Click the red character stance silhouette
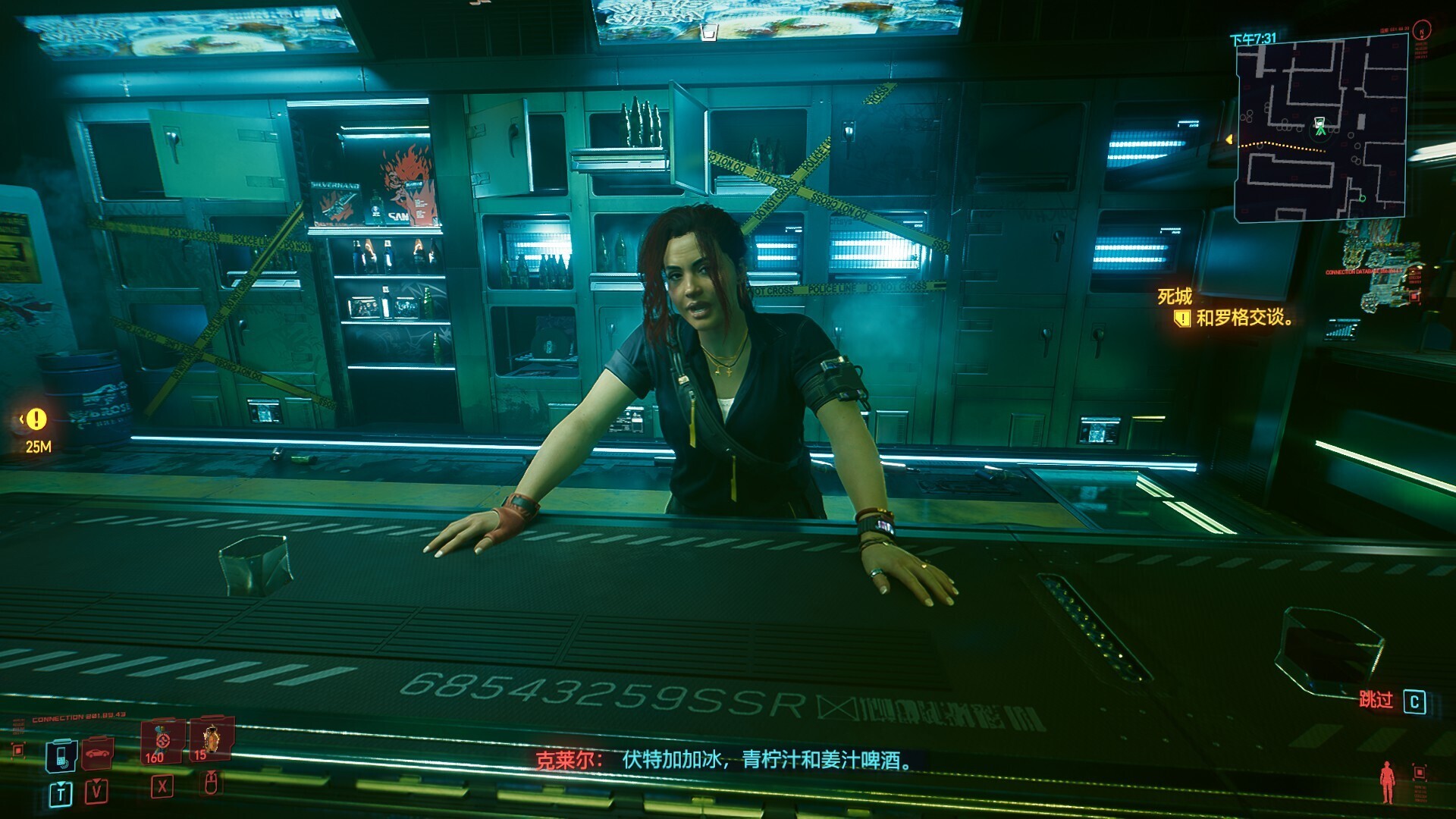Screen dimensions: 1456x819 point(1387,782)
